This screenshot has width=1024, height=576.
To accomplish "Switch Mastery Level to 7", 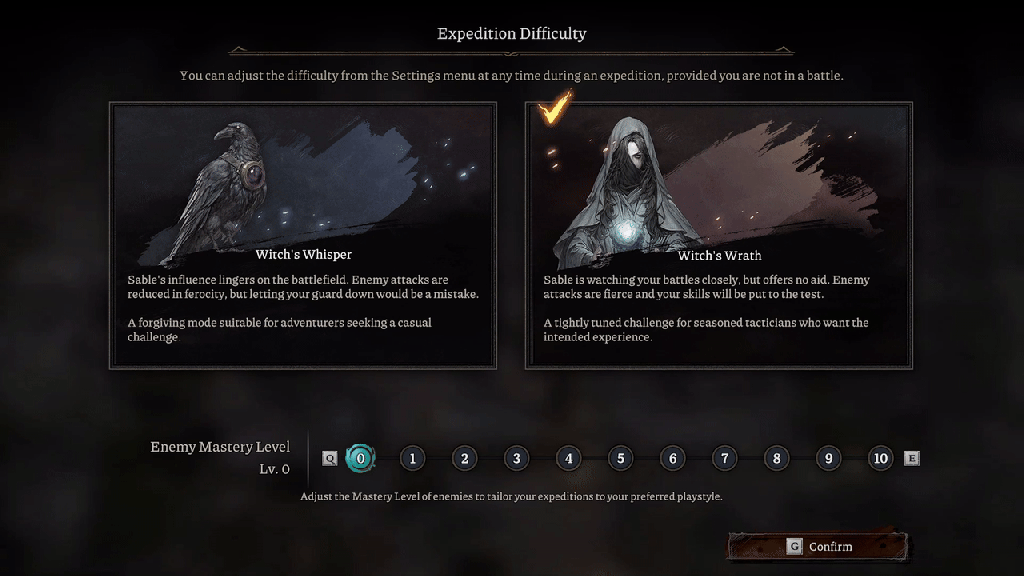I will coord(724,459).
